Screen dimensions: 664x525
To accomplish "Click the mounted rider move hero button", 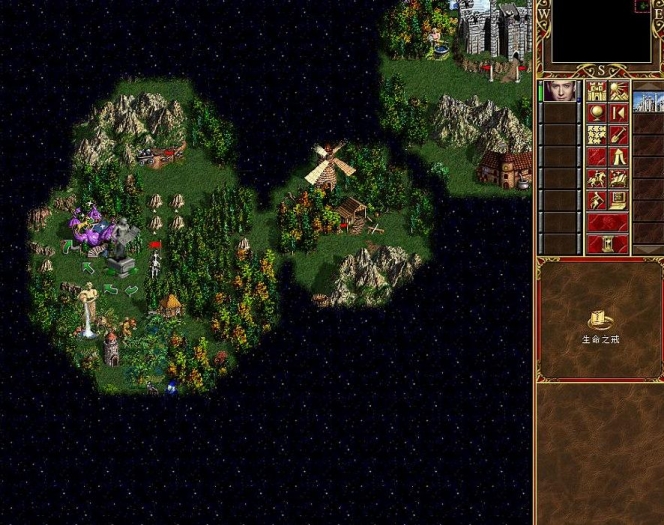I will tap(597, 178).
